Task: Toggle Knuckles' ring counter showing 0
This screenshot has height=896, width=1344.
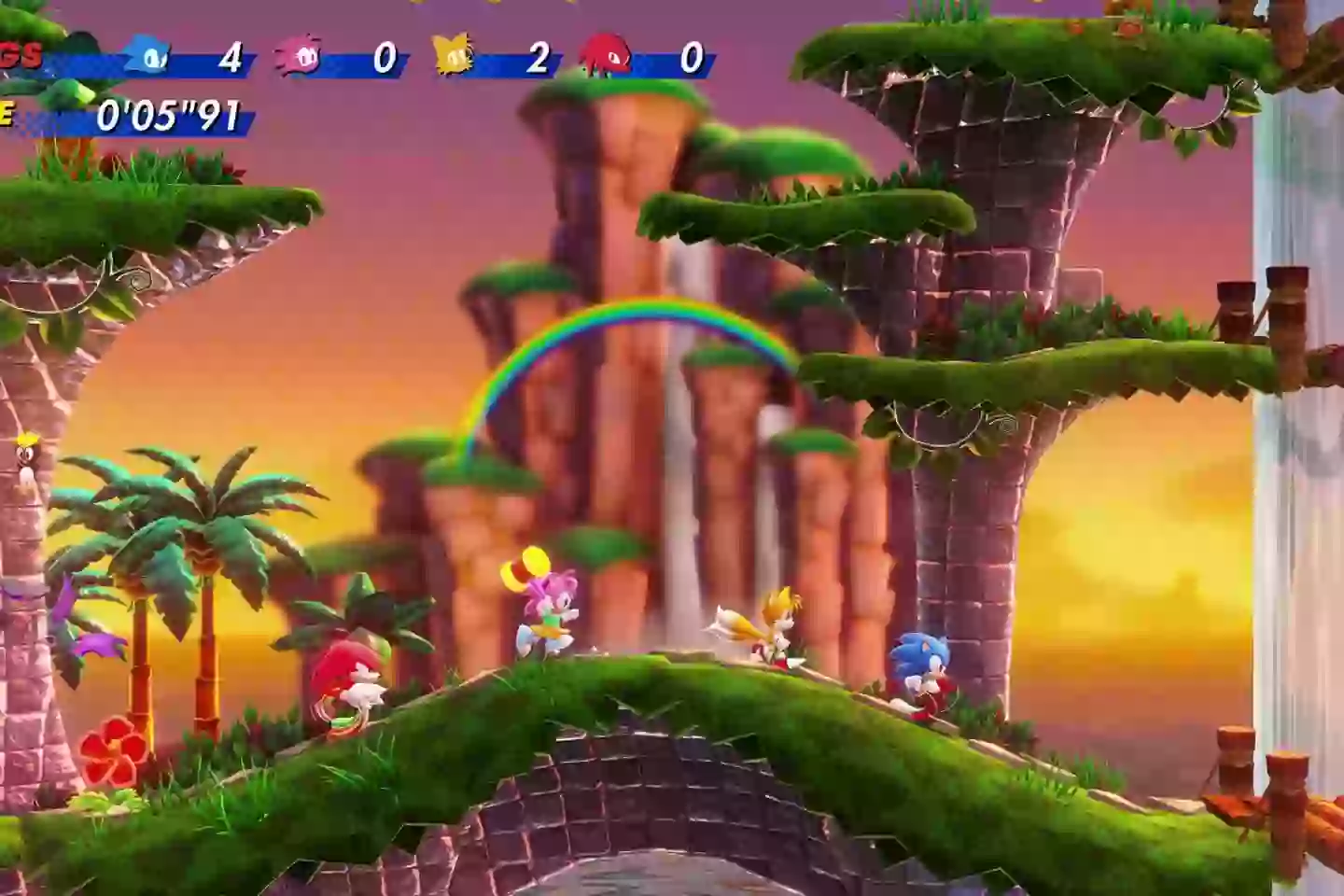Action: coord(691,58)
